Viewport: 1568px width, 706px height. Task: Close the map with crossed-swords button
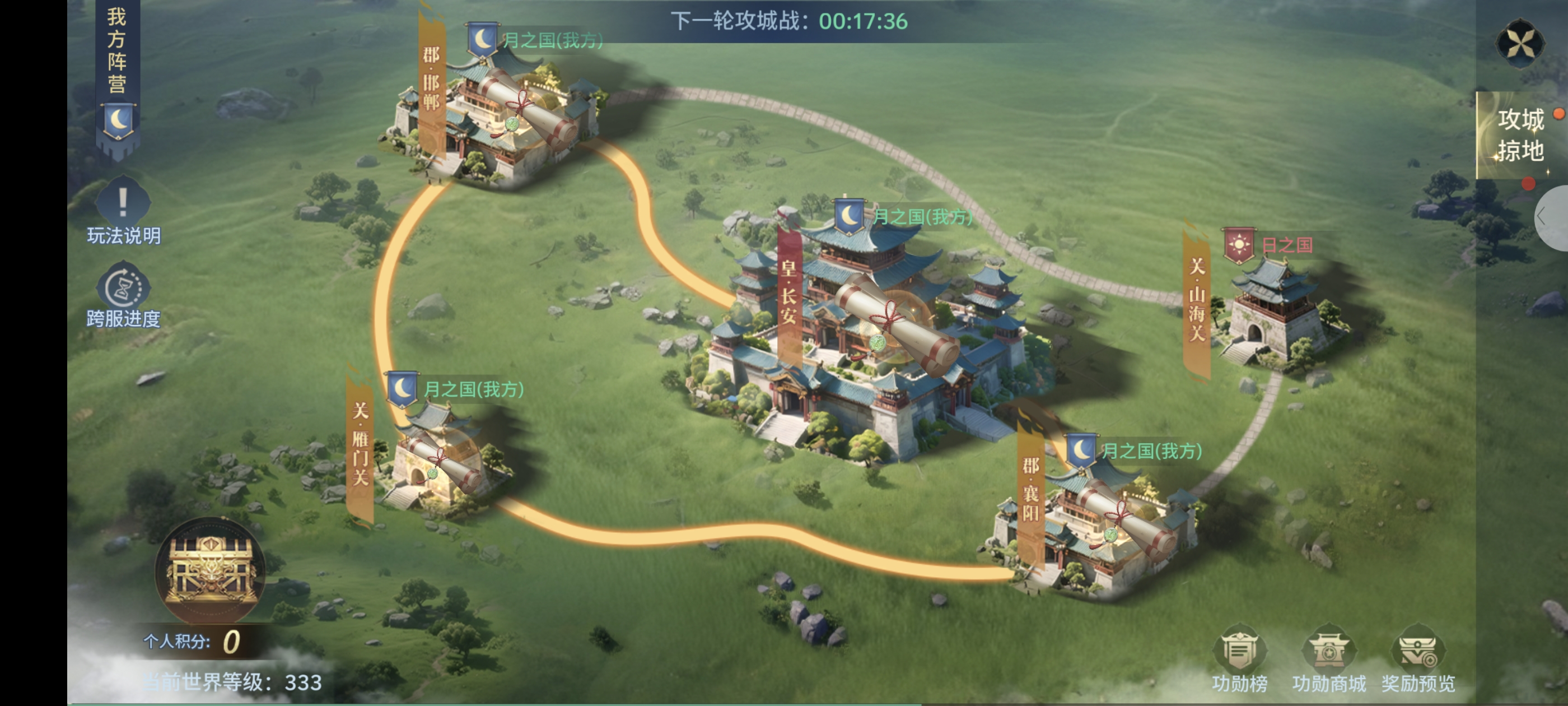click(1520, 43)
